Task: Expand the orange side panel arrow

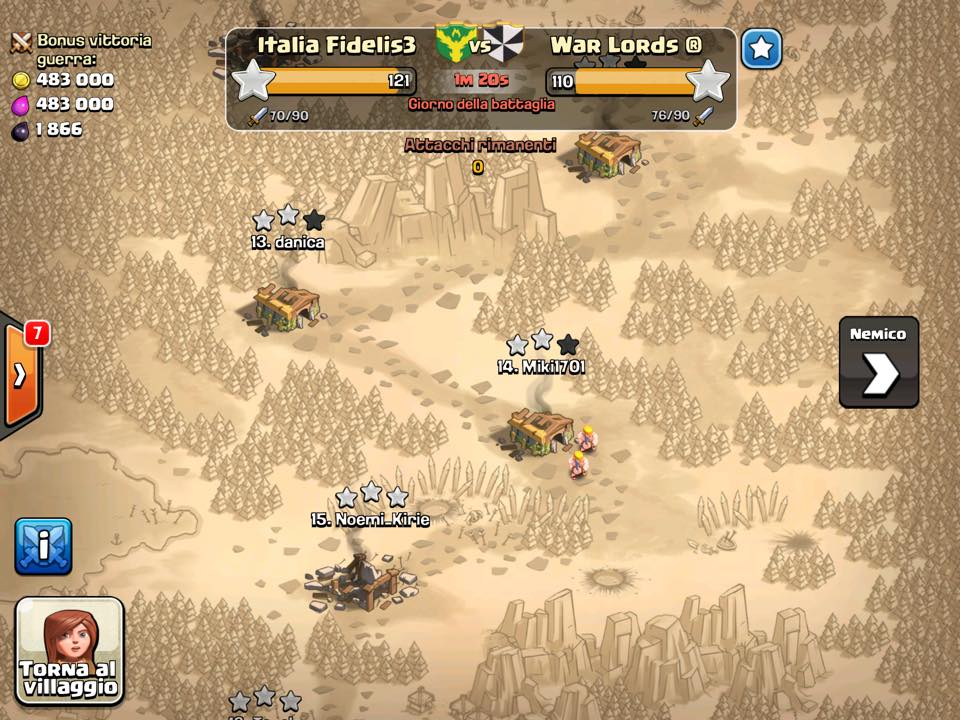Action: (20, 375)
